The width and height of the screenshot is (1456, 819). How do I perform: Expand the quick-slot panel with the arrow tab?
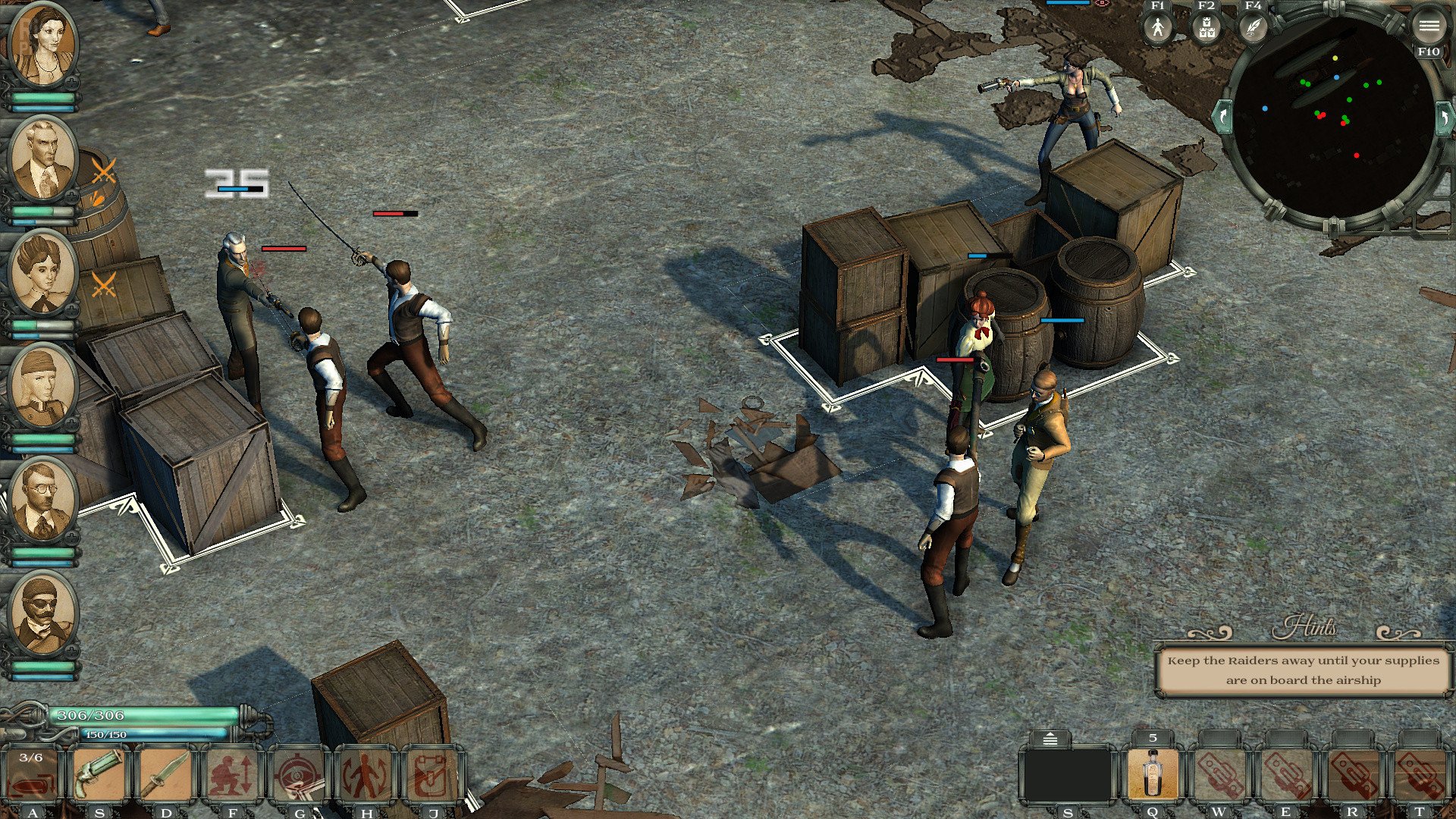pyautogui.click(x=1050, y=739)
